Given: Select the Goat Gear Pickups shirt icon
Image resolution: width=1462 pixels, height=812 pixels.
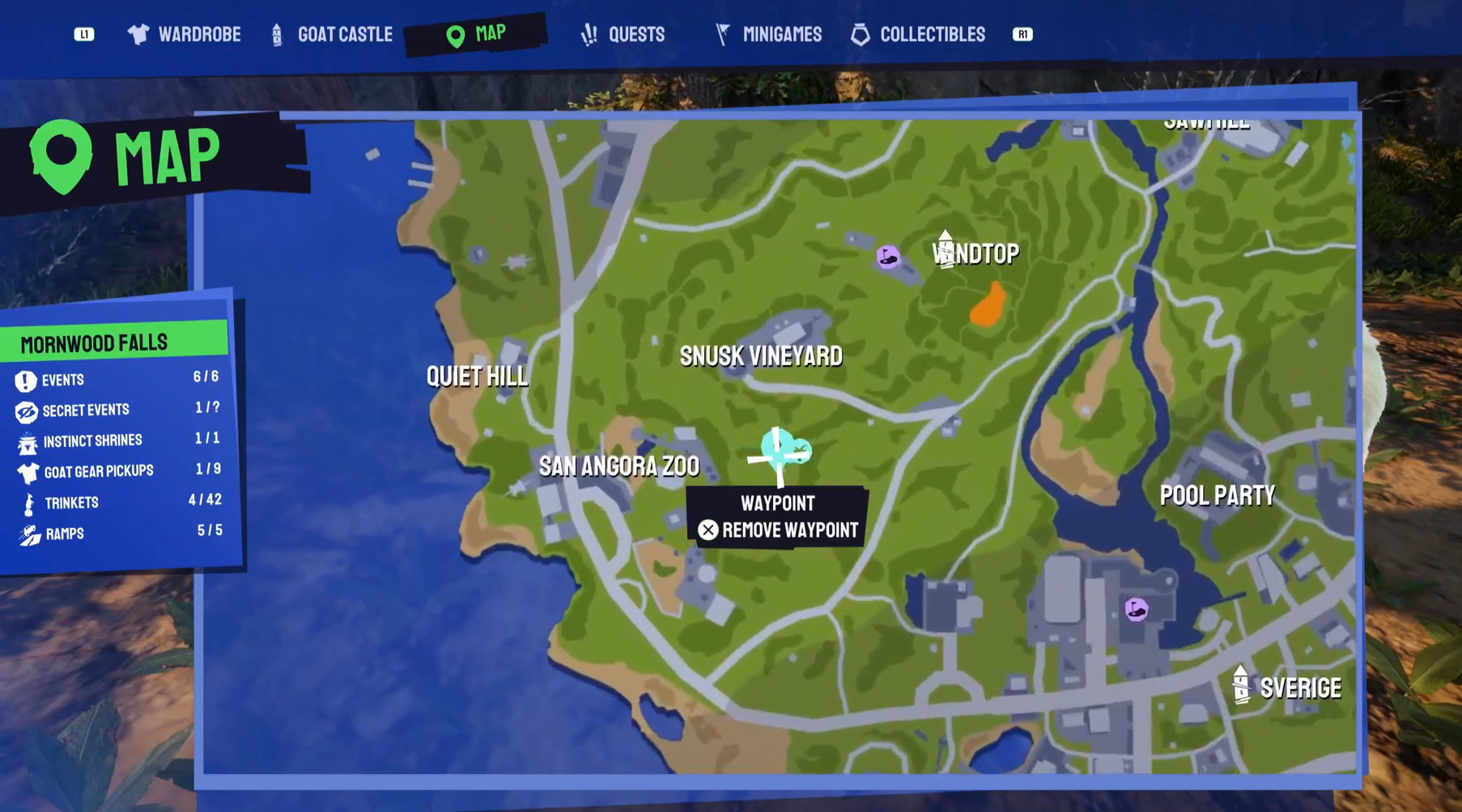Looking at the screenshot, I should 28,470.
